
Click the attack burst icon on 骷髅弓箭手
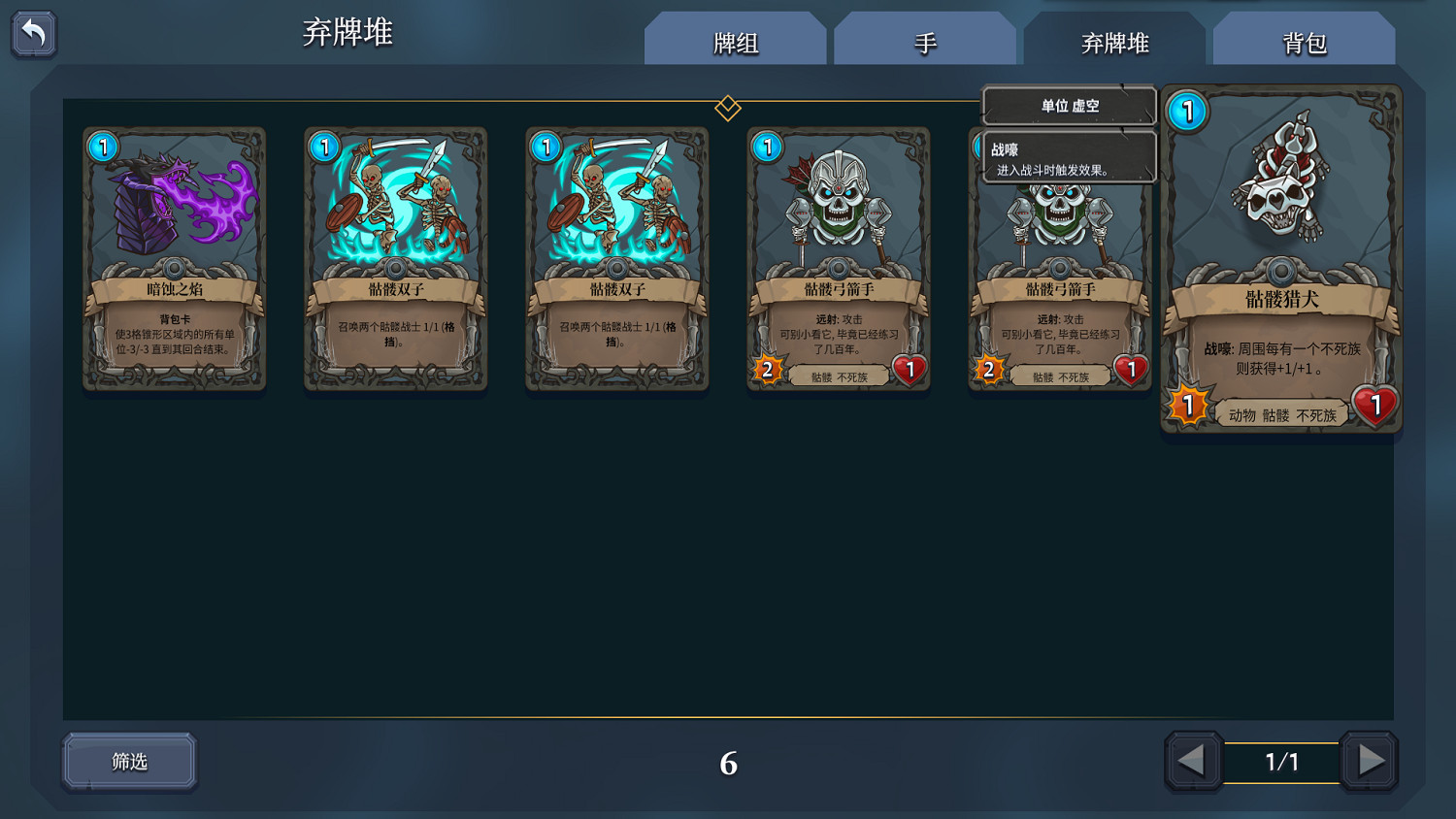tap(767, 370)
